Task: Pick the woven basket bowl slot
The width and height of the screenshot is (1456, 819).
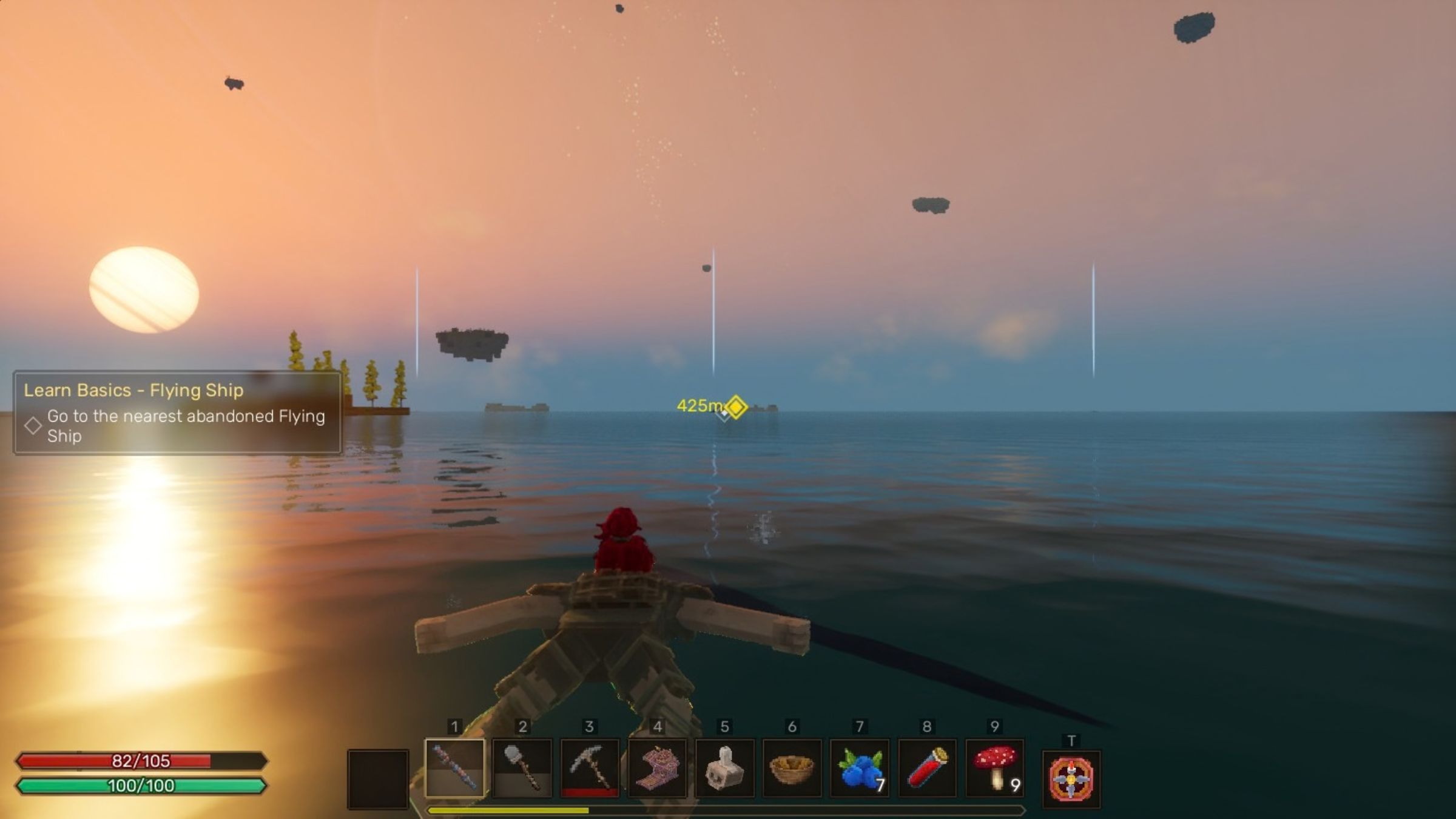Action: point(792,768)
